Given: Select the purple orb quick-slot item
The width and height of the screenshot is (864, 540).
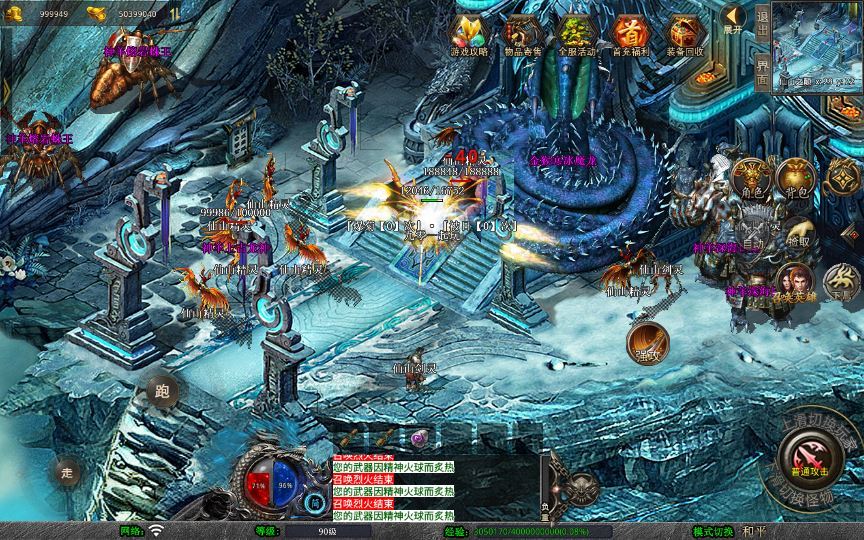Looking at the screenshot, I should tap(418, 438).
